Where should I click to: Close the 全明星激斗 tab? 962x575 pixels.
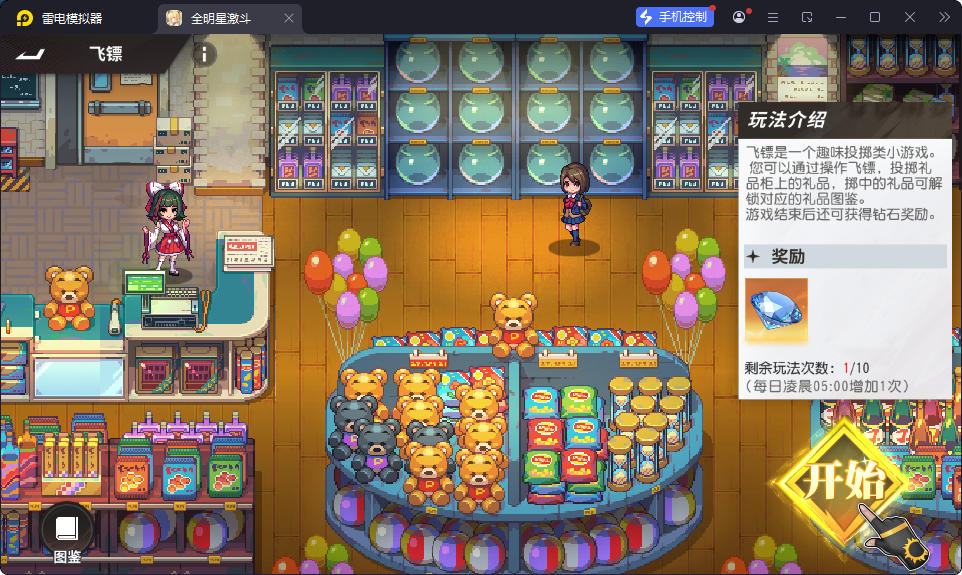(x=289, y=18)
